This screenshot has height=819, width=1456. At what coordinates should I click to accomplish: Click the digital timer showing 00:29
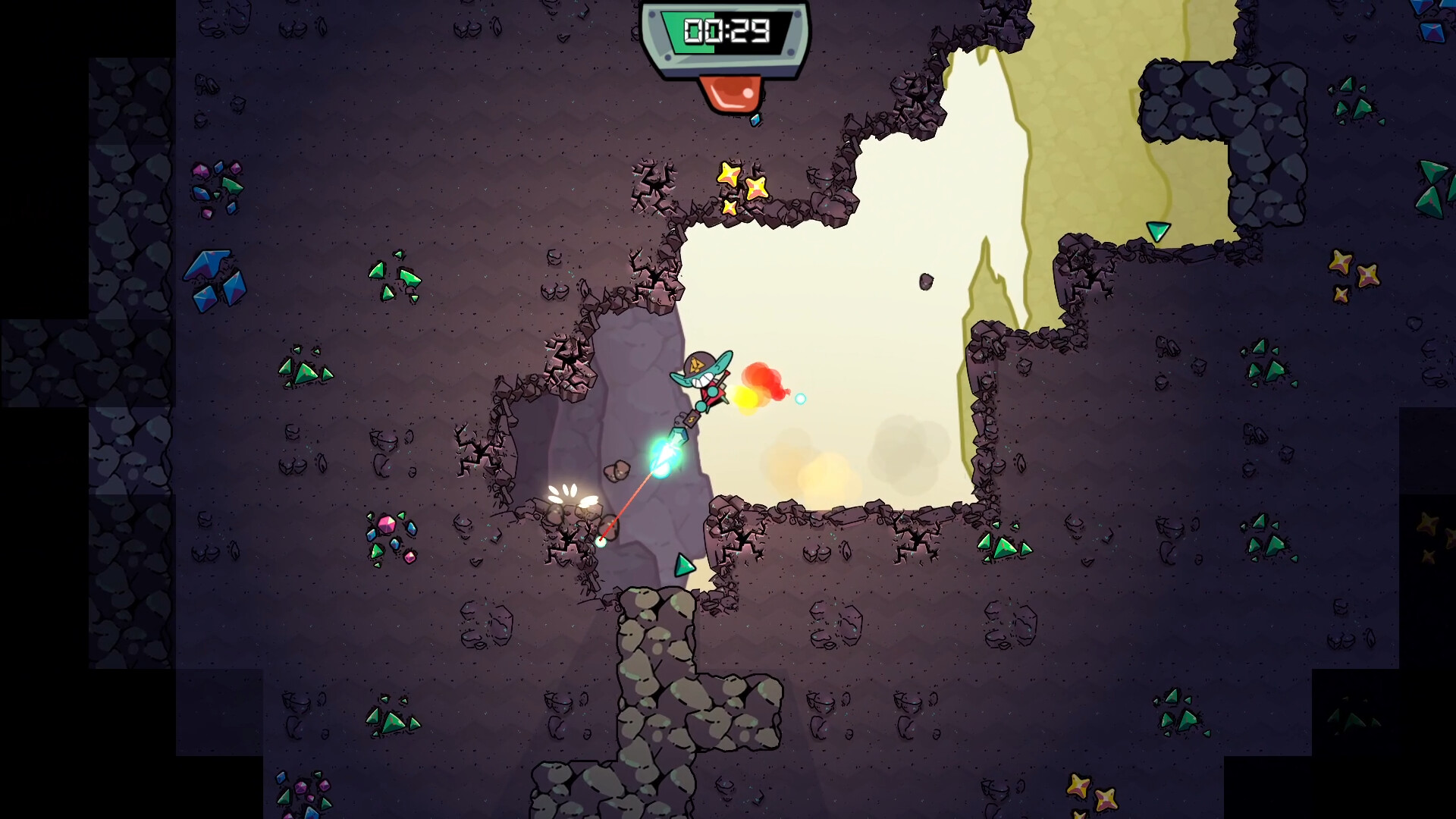pos(726,32)
